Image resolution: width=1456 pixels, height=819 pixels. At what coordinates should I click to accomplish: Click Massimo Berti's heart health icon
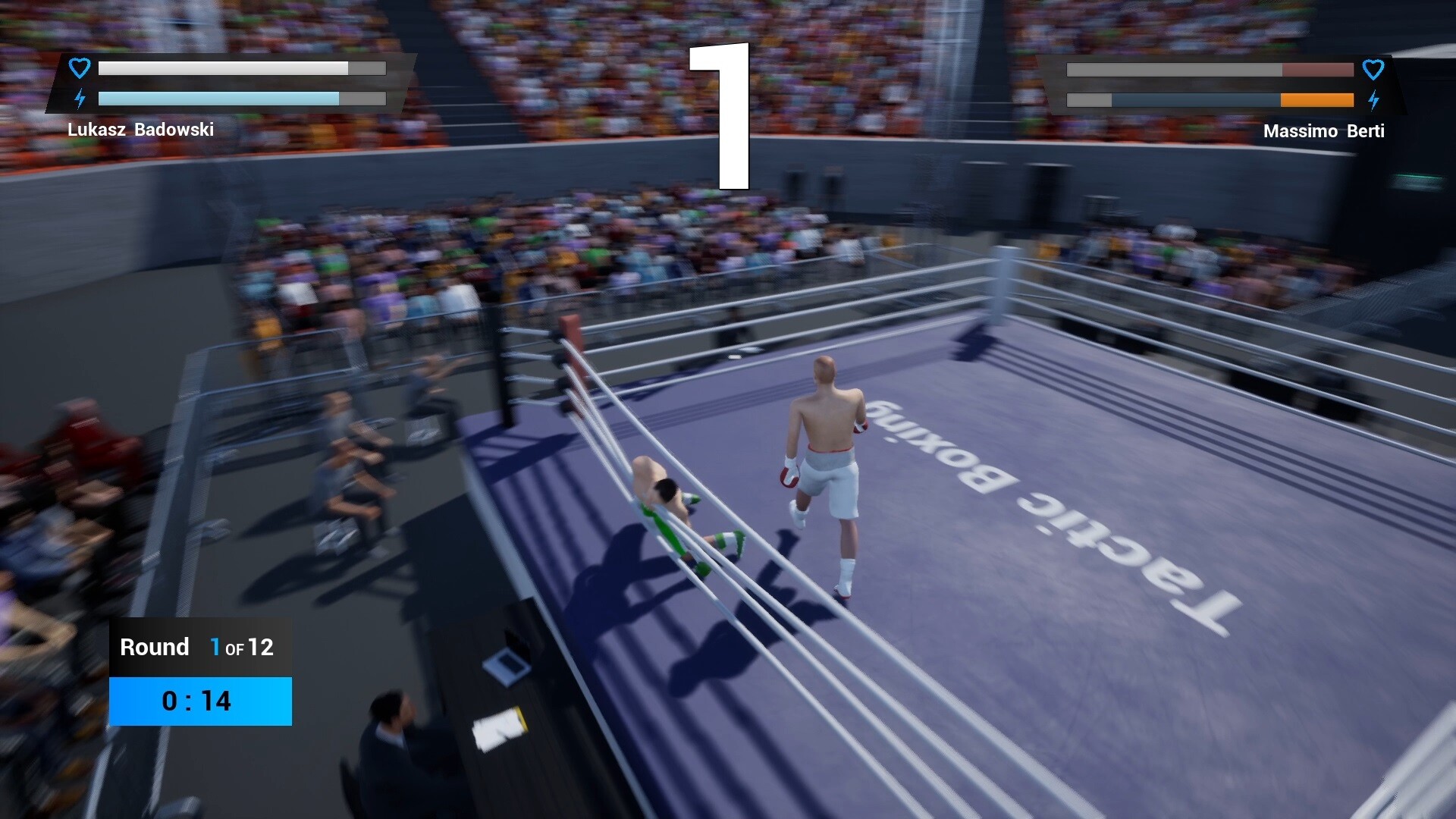[x=1374, y=69]
